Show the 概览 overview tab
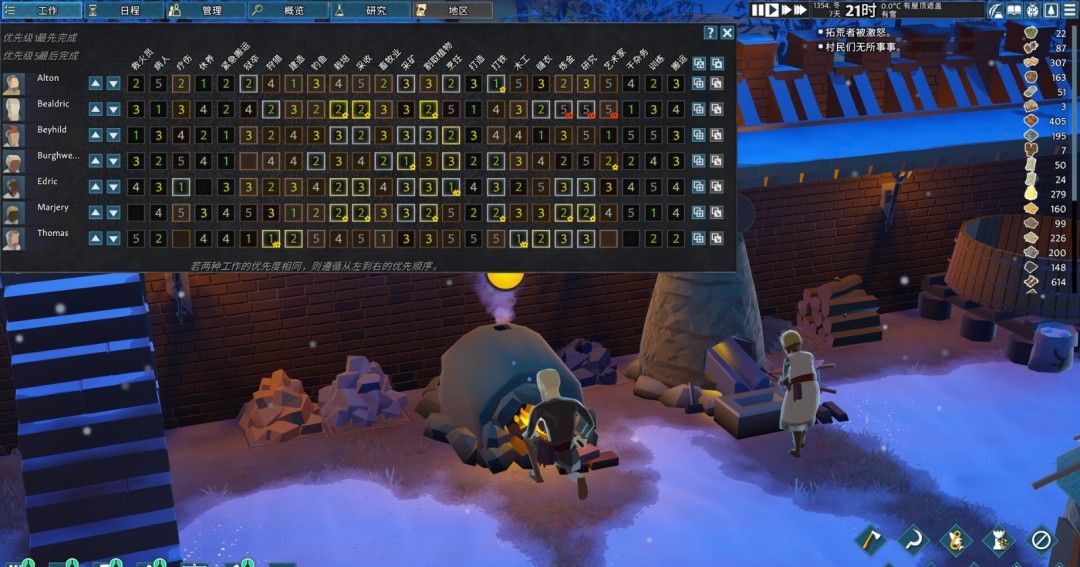The image size is (1080, 567). [x=287, y=10]
